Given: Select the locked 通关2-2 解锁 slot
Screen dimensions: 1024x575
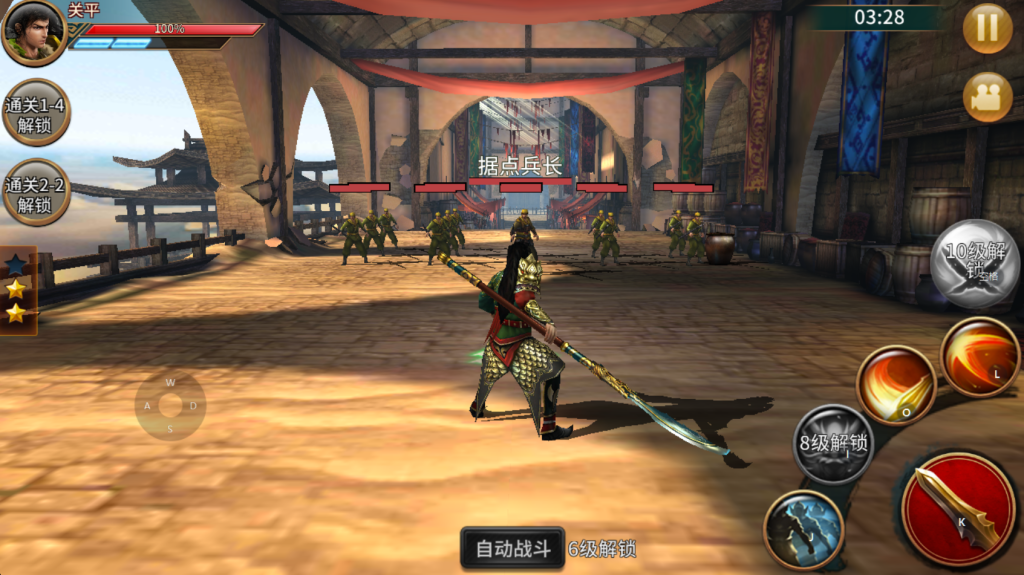Looking at the screenshot, I should [x=36, y=193].
